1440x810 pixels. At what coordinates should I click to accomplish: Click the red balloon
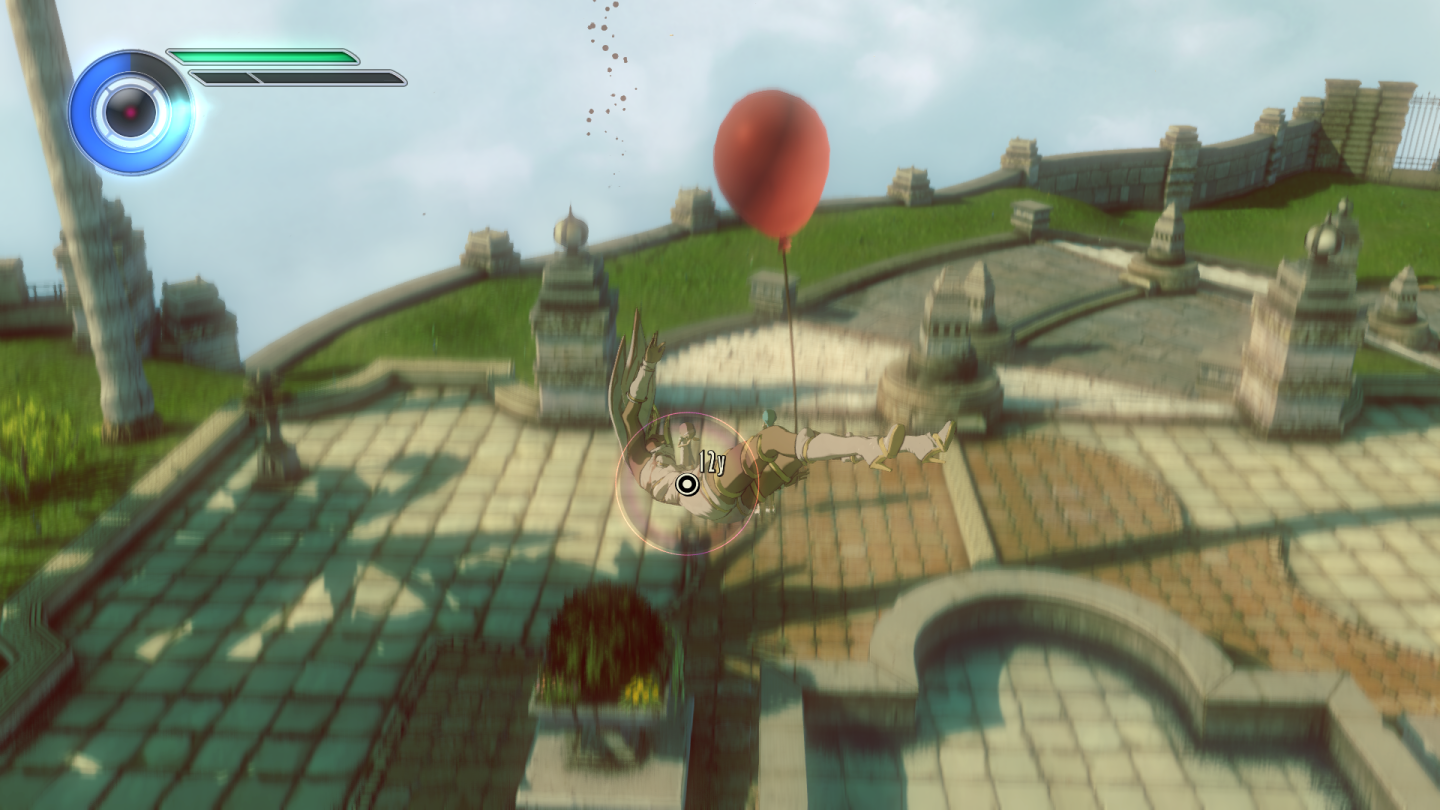pos(775,160)
